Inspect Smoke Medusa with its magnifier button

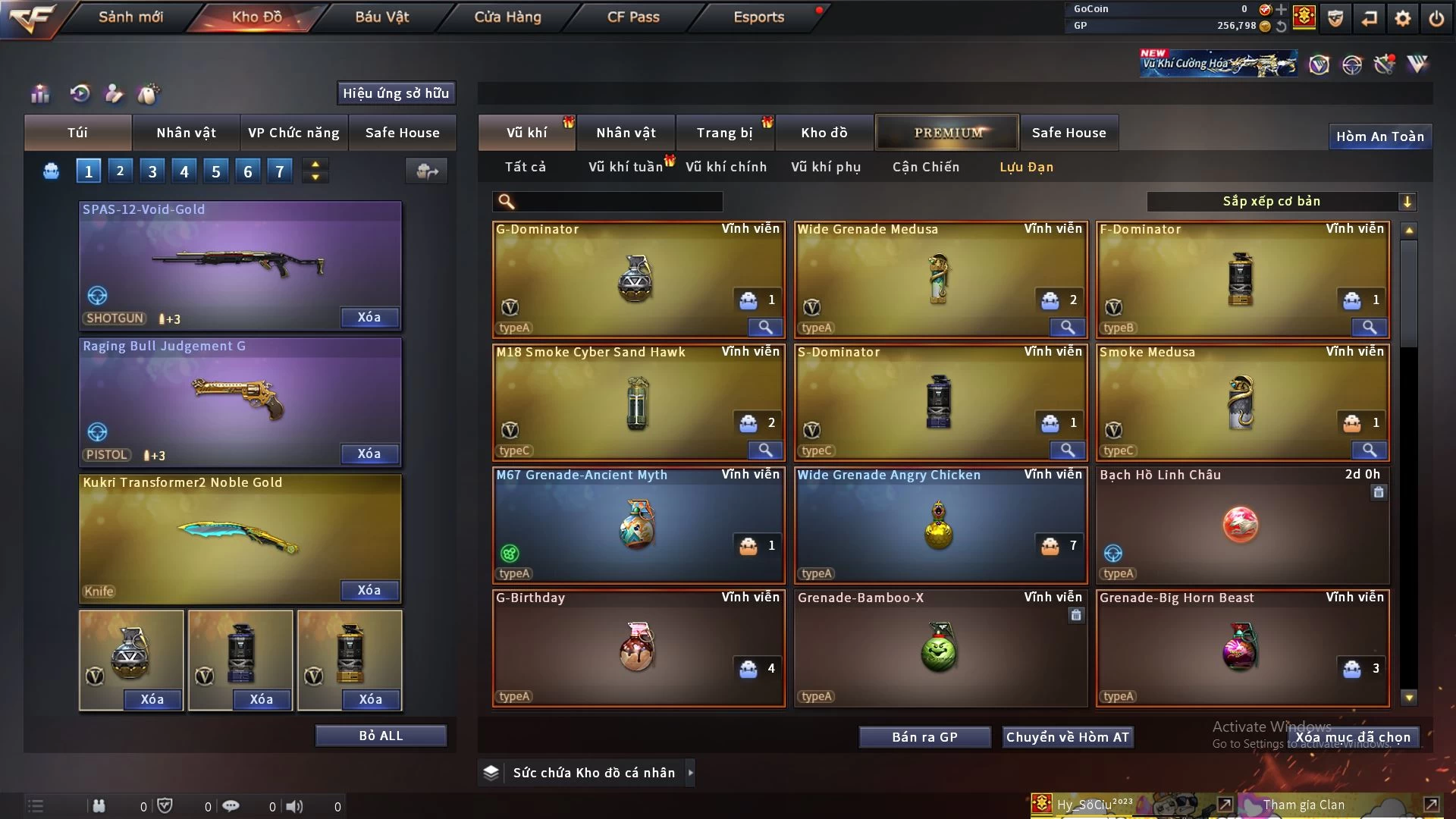coord(1369,450)
